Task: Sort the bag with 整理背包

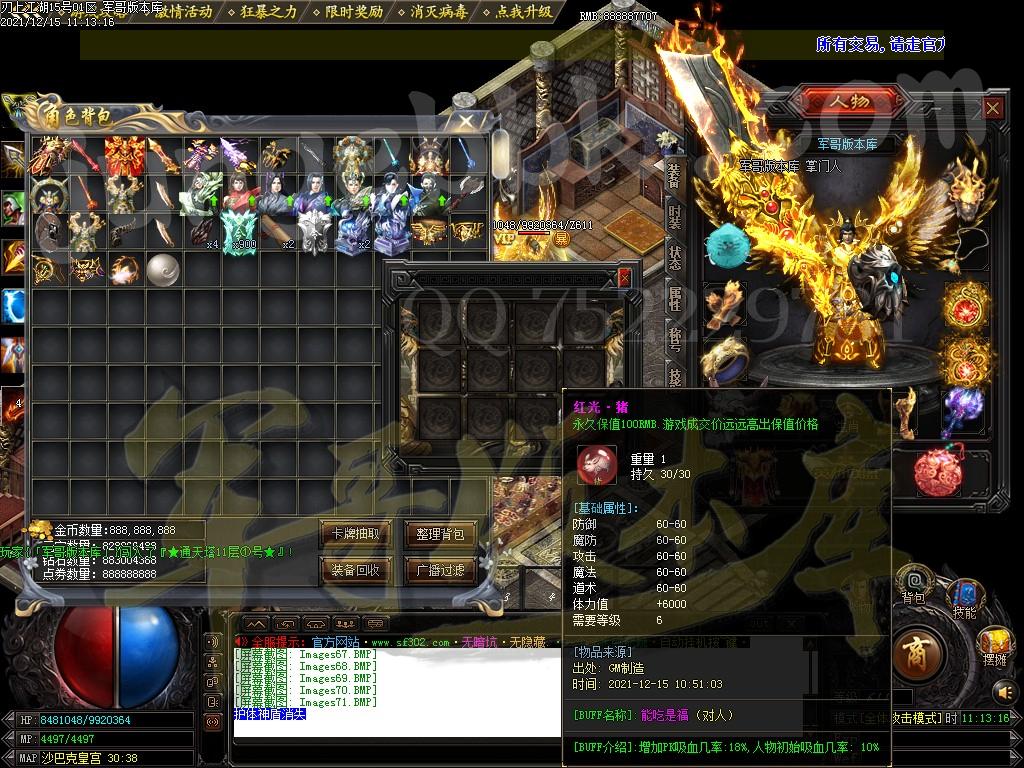Action: point(440,534)
